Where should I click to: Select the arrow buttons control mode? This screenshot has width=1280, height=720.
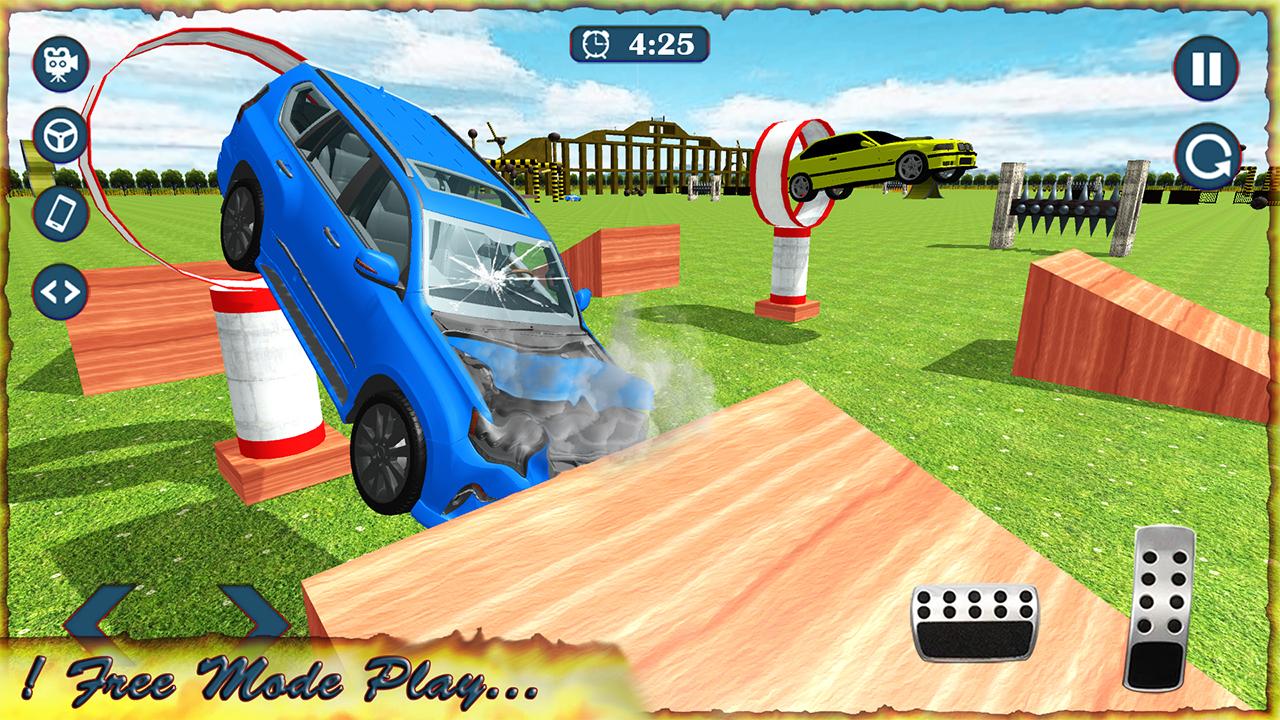click(x=61, y=291)
